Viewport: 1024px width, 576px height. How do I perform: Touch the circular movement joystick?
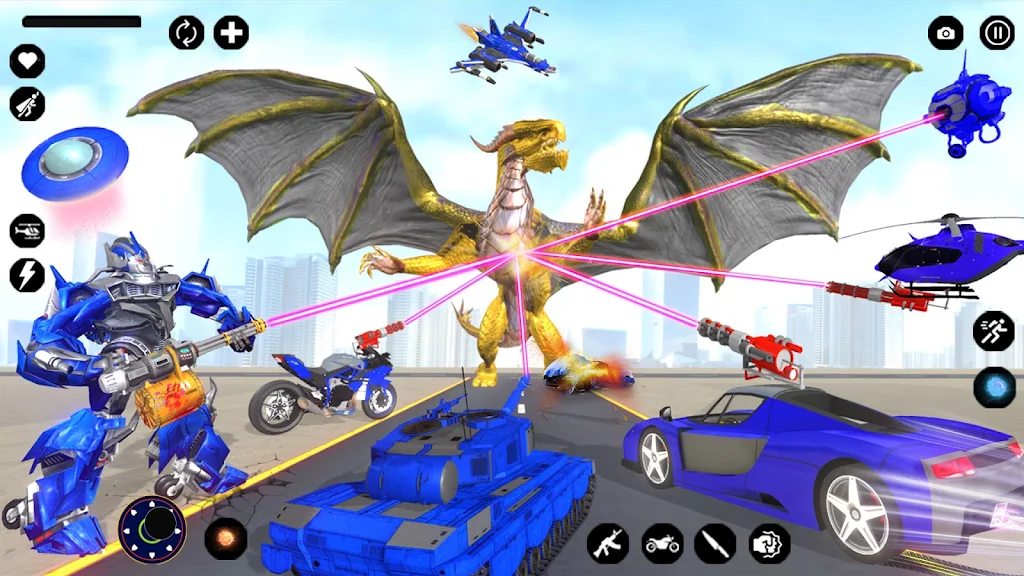(152, 529)
